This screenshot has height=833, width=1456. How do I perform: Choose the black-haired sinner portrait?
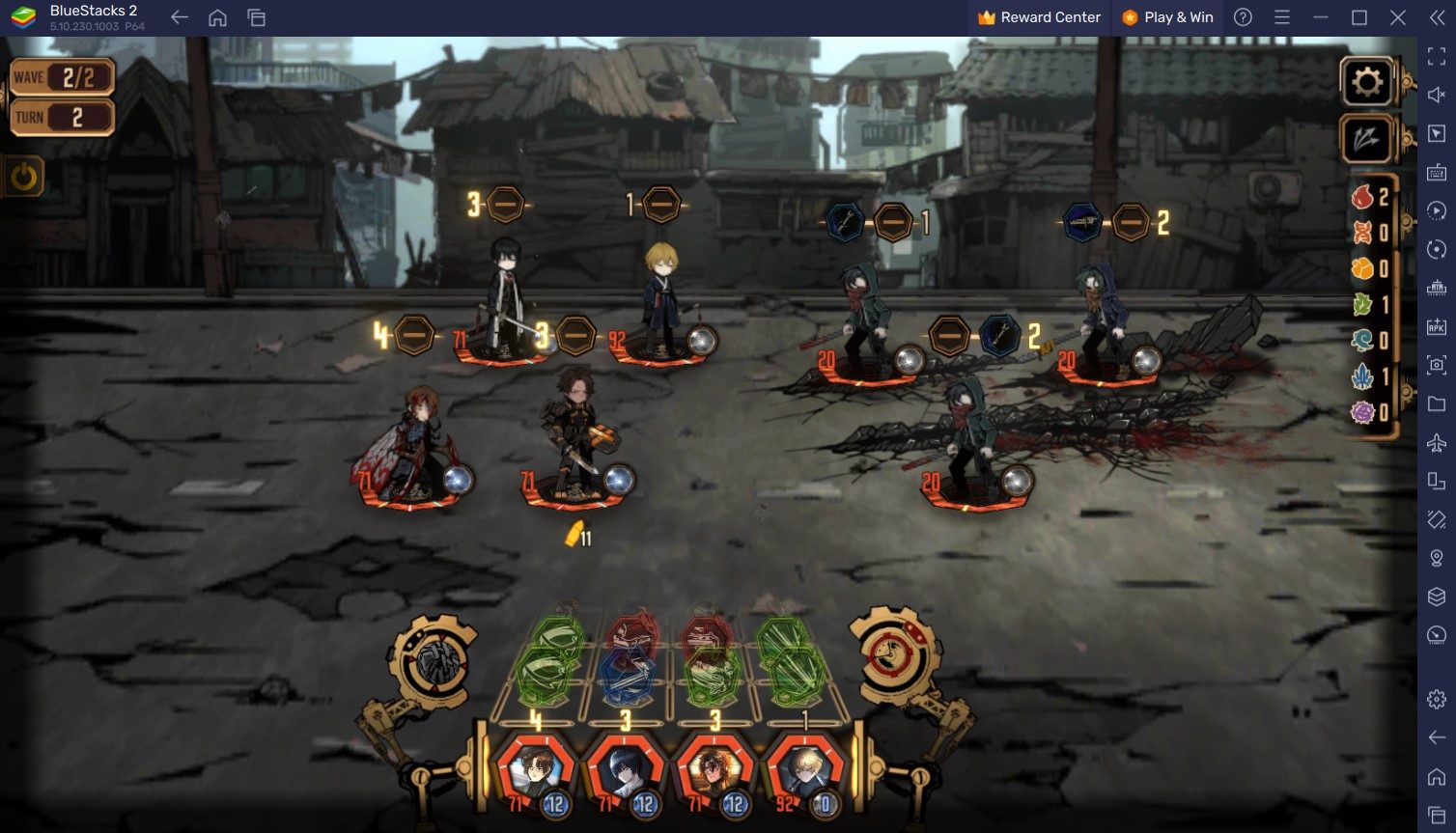click(x=624, y=773)
